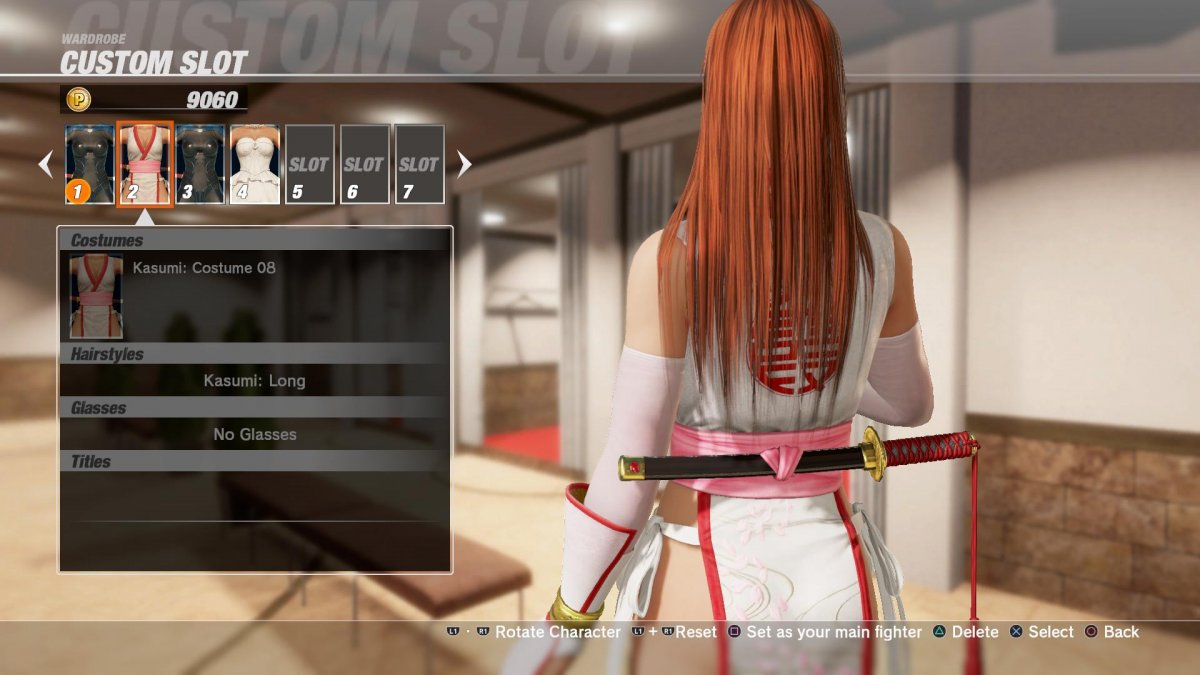The width and height of the screenshot is (1200, 675).
Task: Pick custom slot number 3
Action: pos(200,164)
